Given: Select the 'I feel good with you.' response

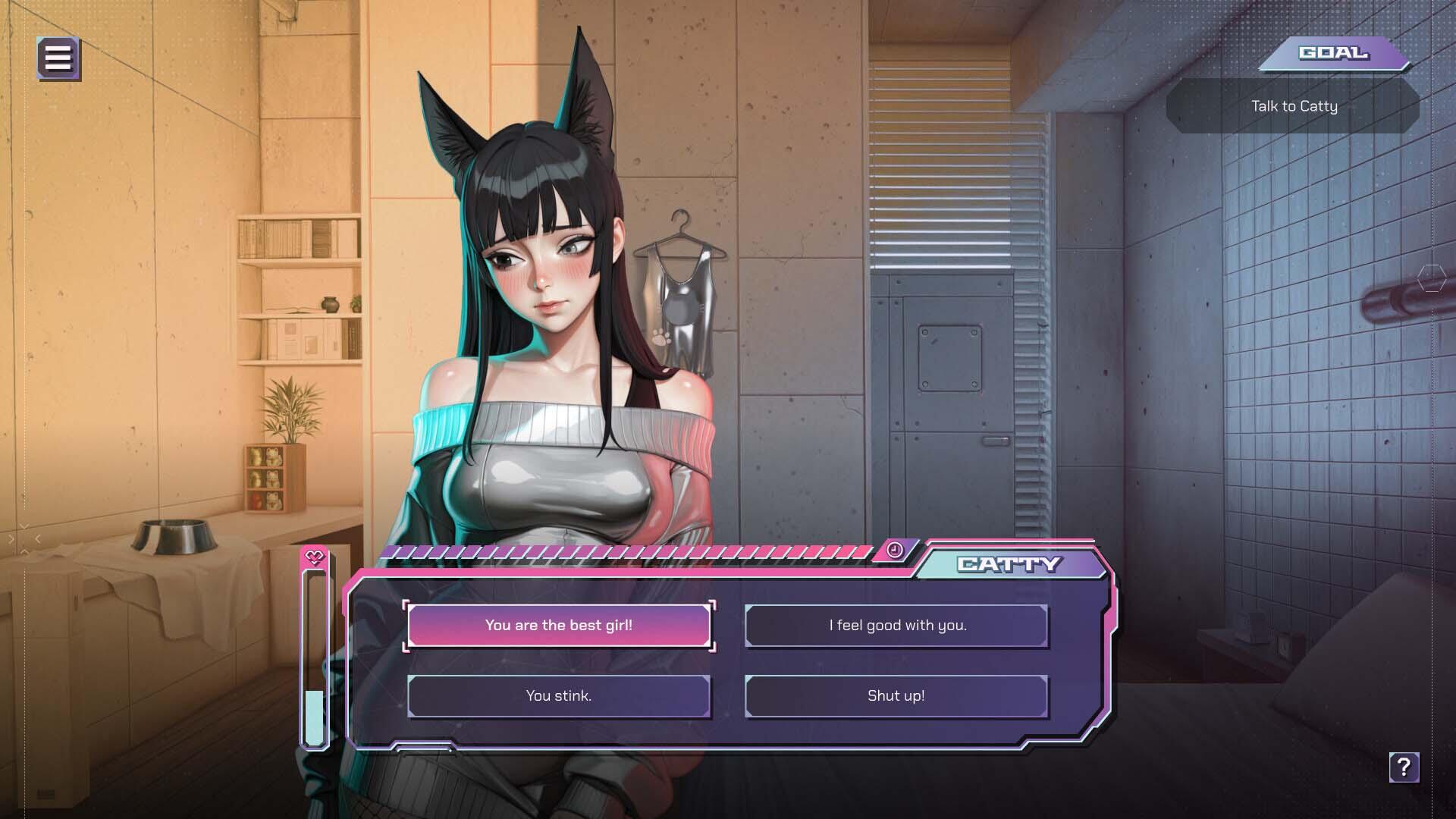Looking at the screenshot, I should [896, 626].
